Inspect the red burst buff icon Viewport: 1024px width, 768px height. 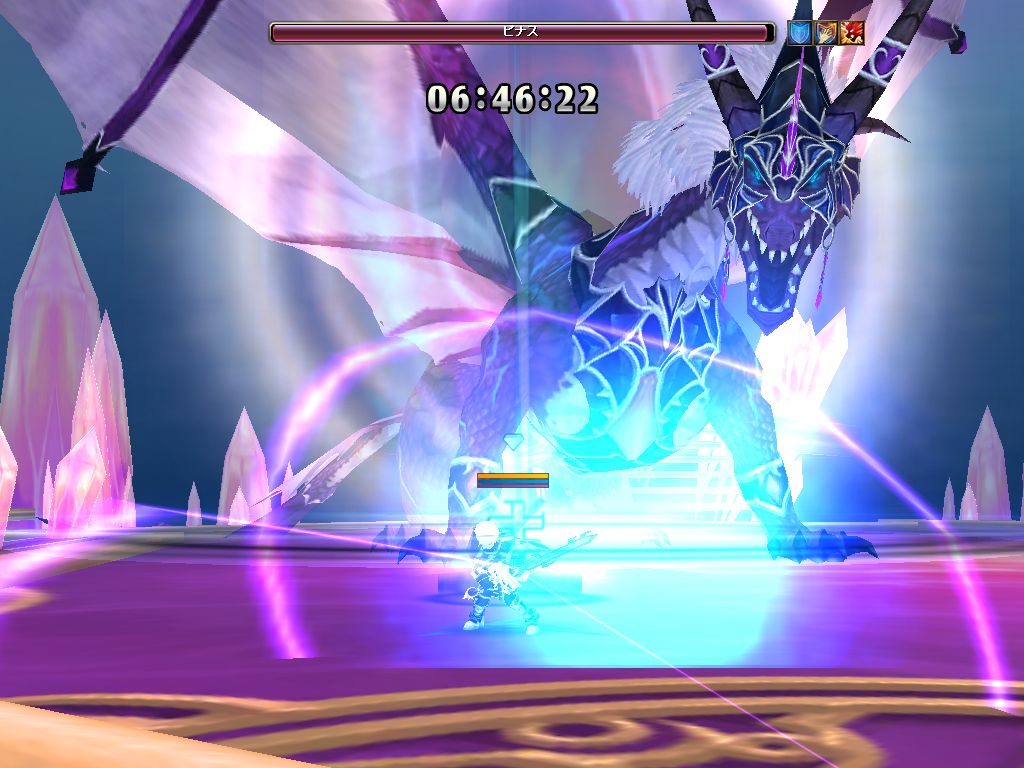point(852,33)
